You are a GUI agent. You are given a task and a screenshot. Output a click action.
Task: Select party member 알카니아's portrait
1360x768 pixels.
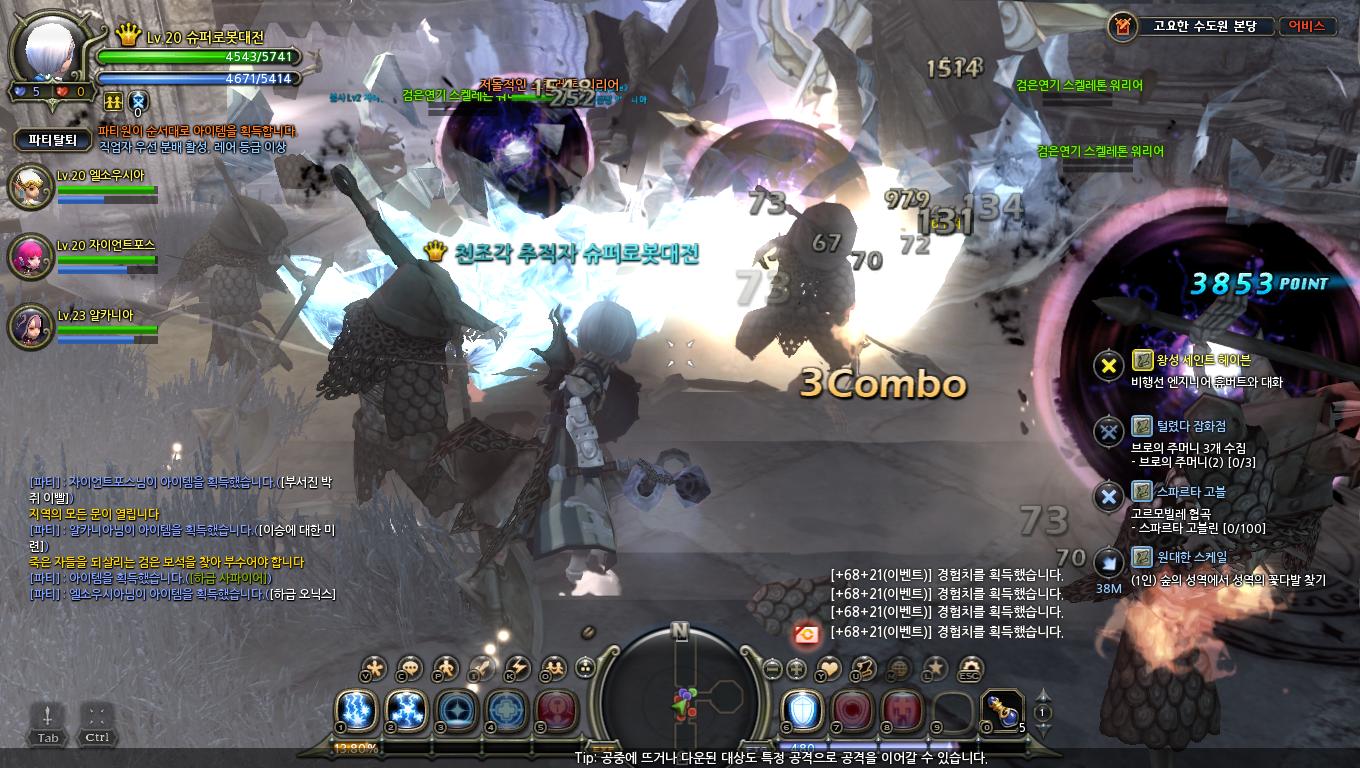pos(30,328)
